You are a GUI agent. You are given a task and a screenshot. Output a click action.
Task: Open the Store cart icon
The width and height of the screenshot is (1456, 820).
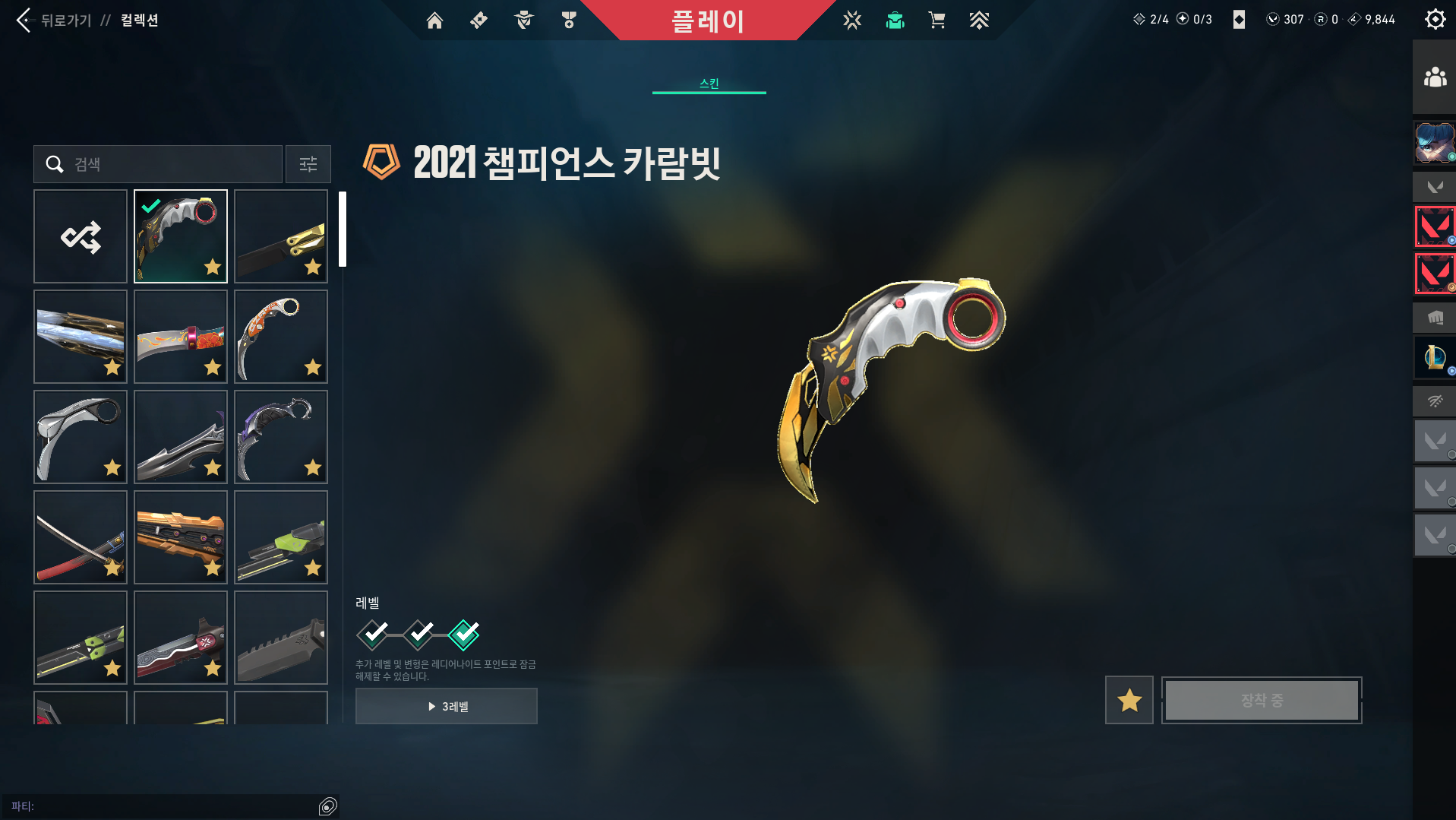pos(936,20)
